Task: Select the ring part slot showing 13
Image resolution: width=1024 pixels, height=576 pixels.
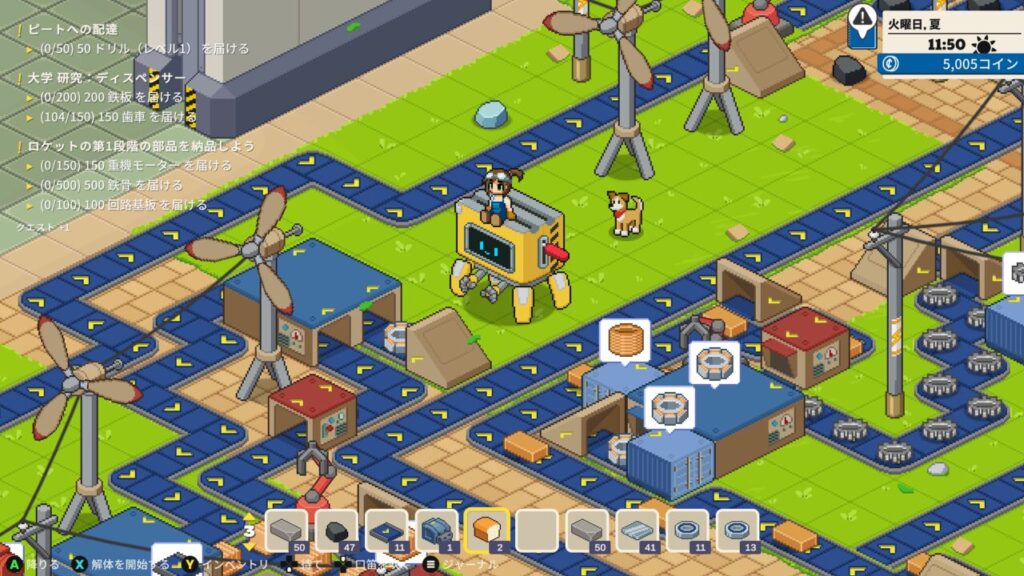Action: point(738,530)
